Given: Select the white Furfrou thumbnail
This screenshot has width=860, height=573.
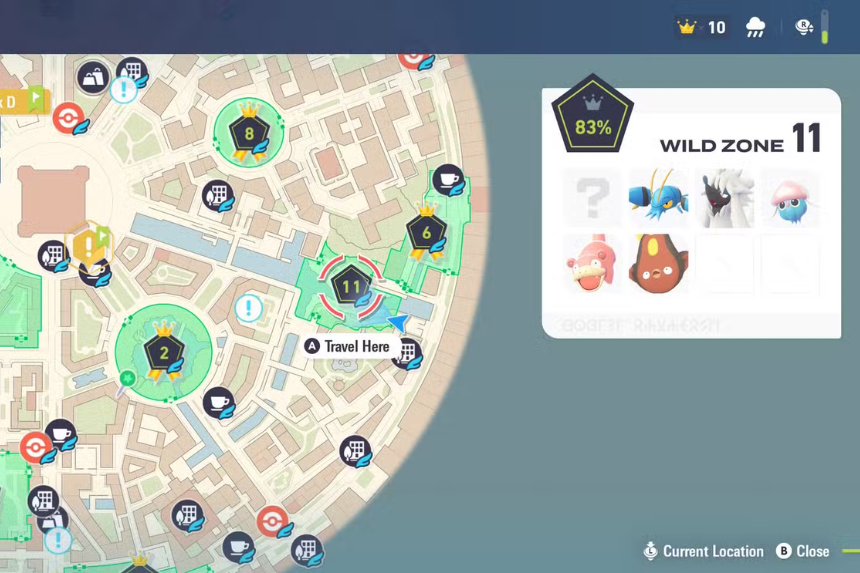Looking at the screenshot, I should 724,197.
